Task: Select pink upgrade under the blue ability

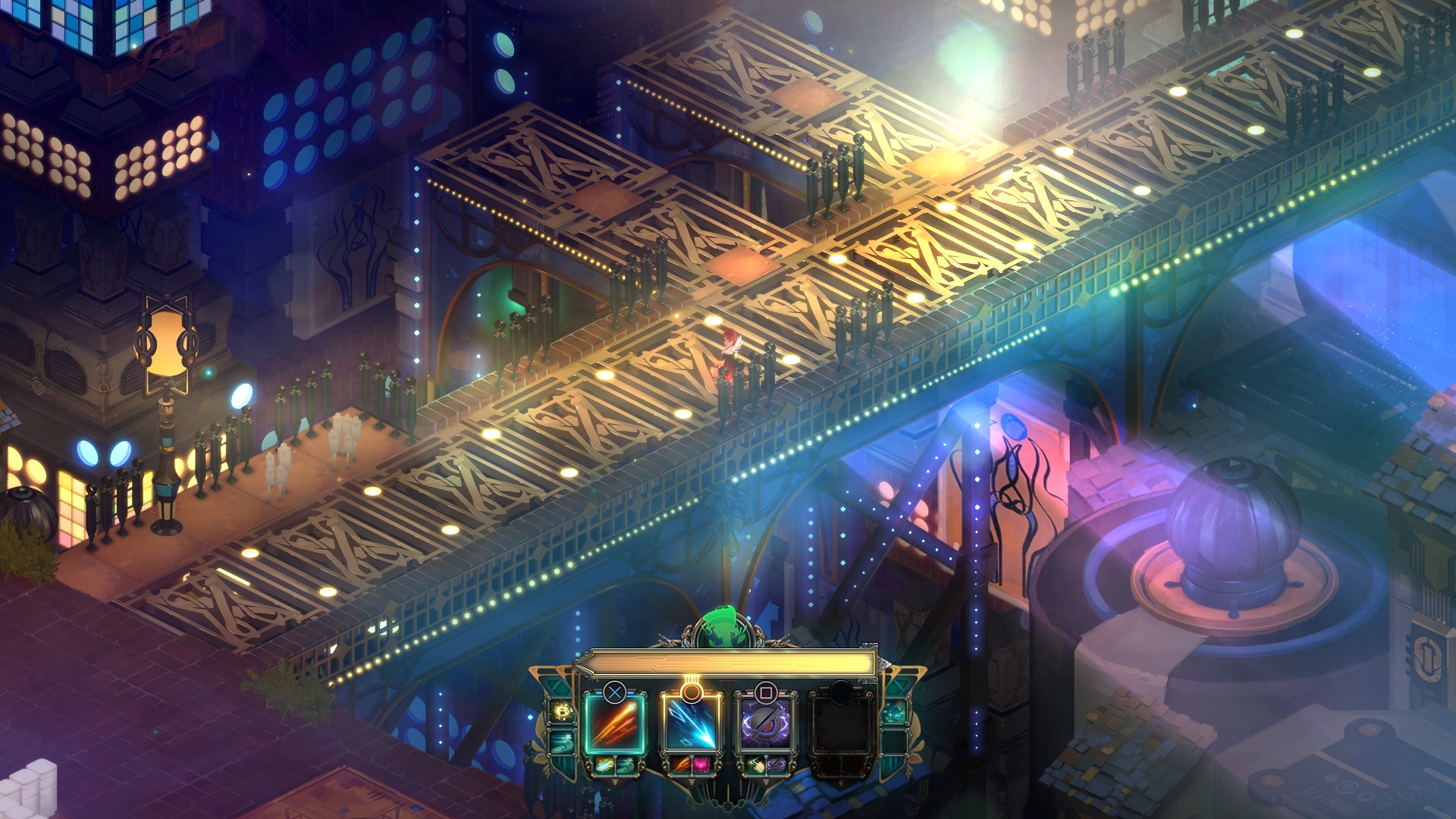Action: [700, 765]
